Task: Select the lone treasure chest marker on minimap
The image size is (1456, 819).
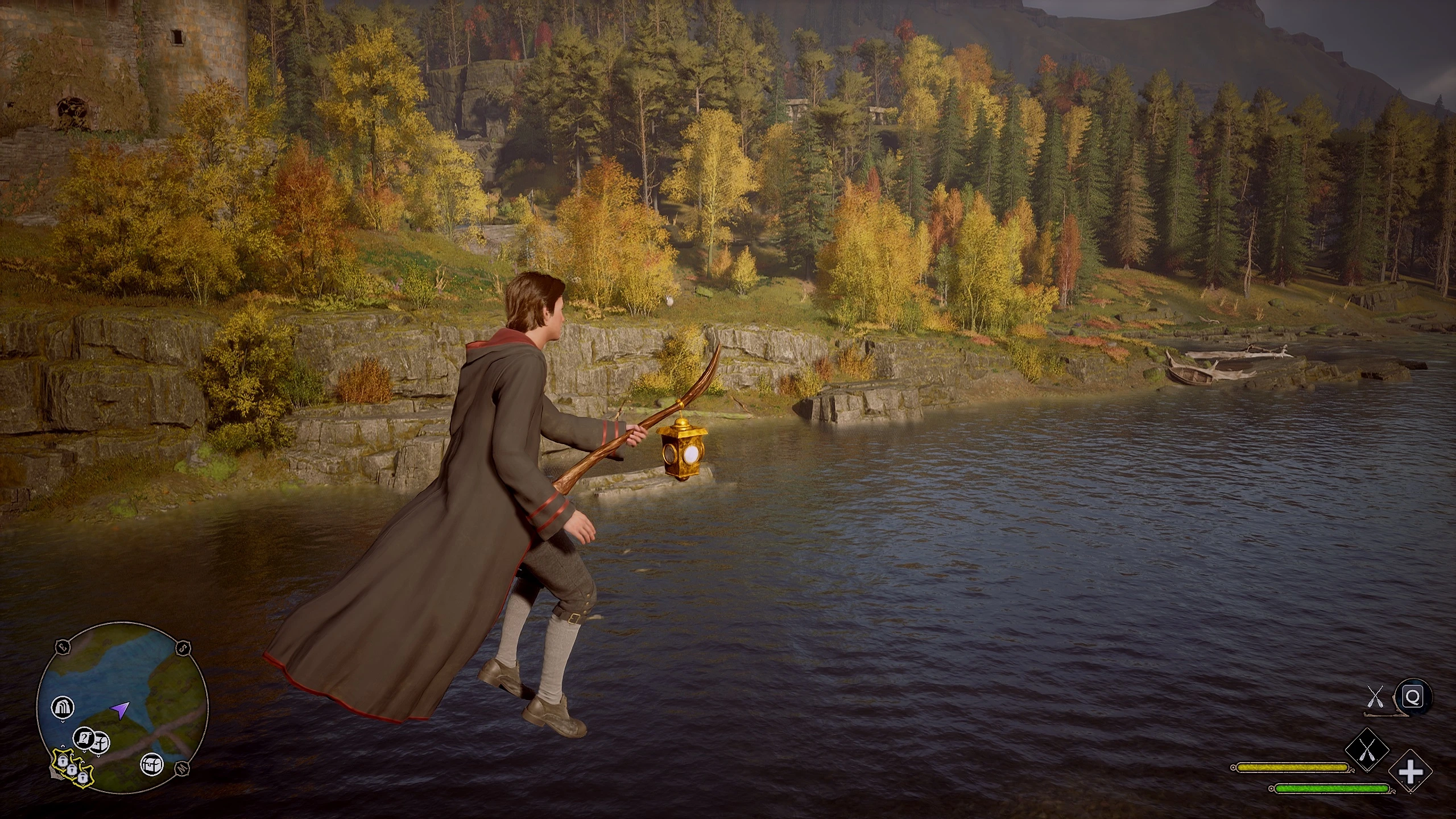Action: 152,764
